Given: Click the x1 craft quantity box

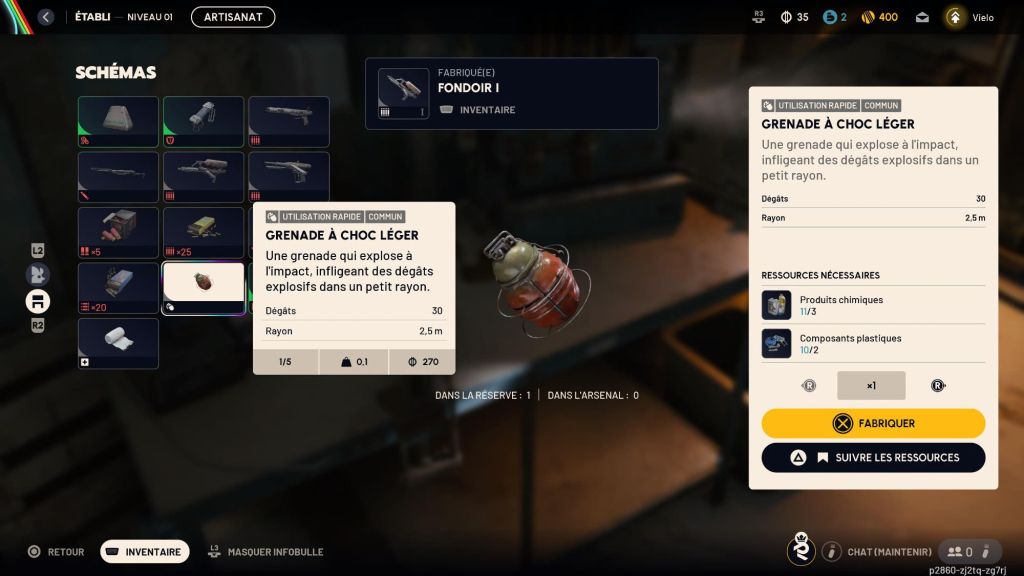Looking at the screenshot, I should coord(871,385).
